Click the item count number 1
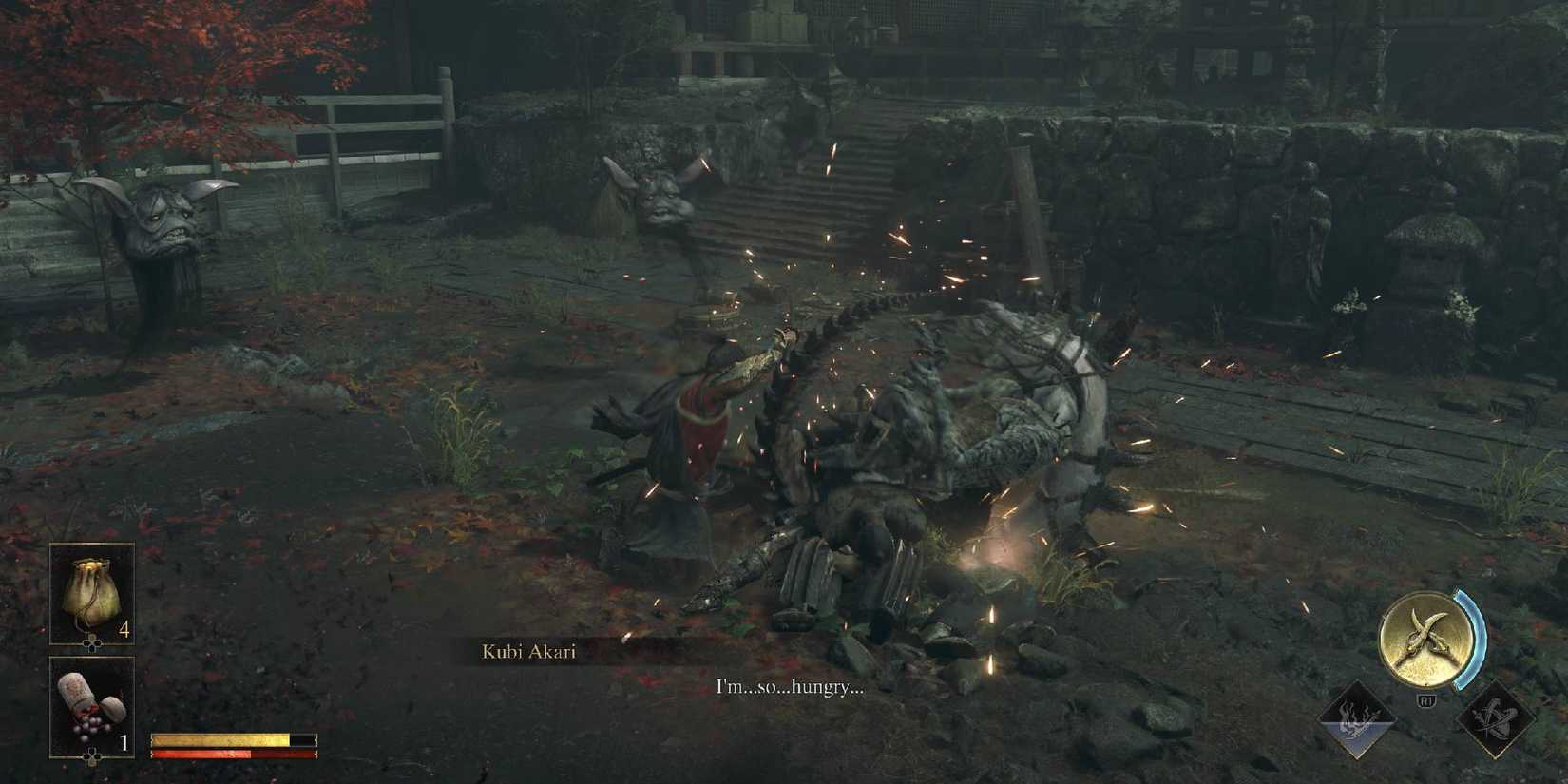 tap(124, 741)
